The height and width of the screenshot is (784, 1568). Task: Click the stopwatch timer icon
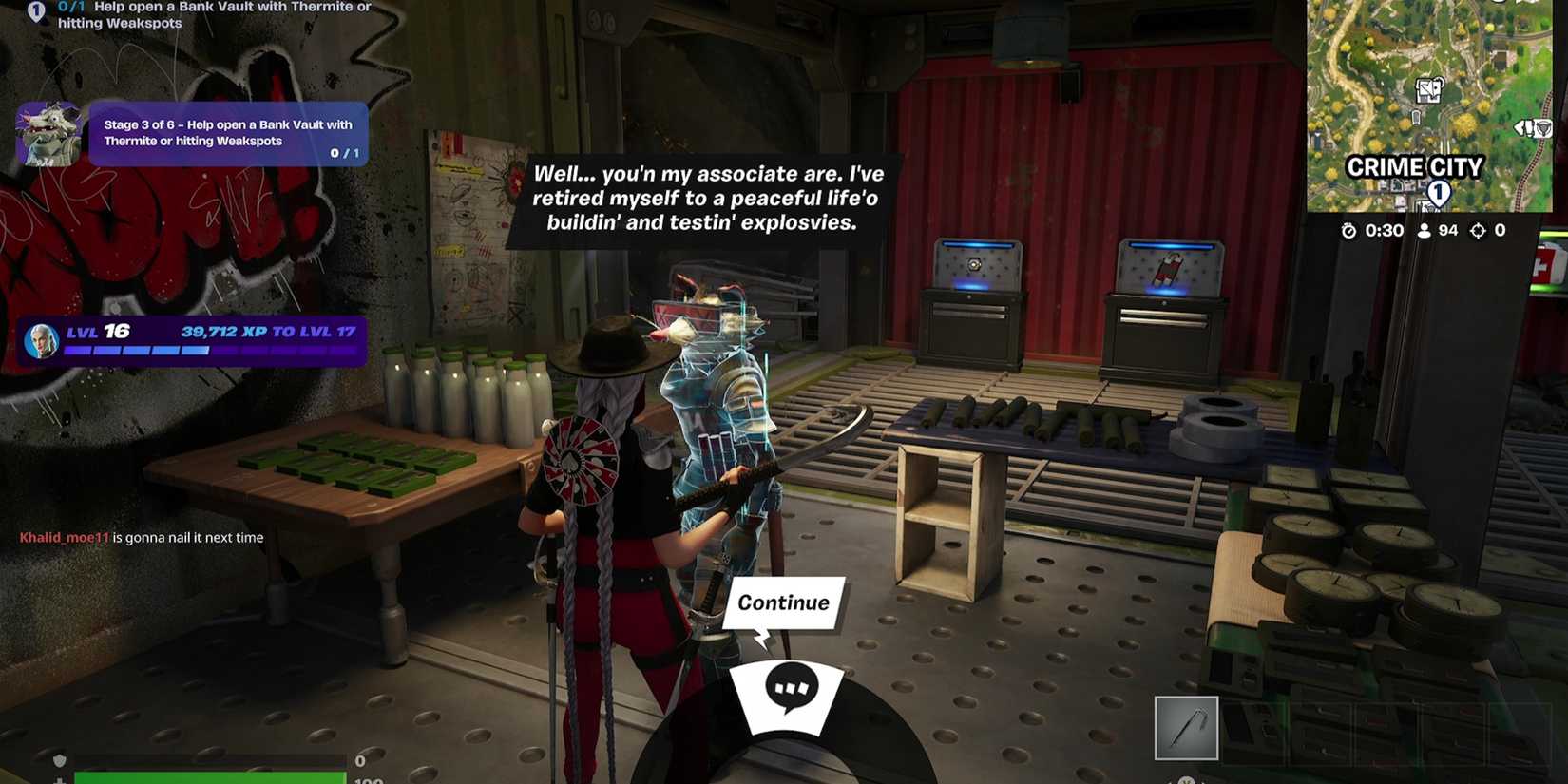(x=1350, y=229)
